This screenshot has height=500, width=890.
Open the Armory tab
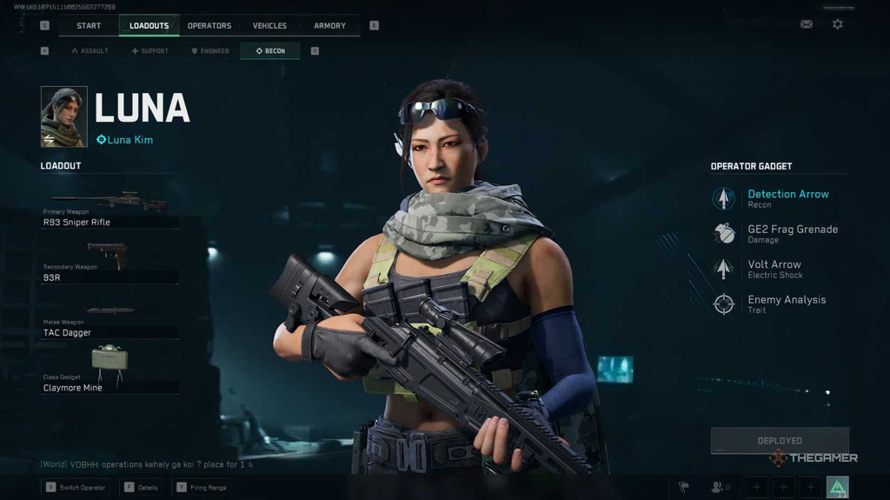coord(329,26)
